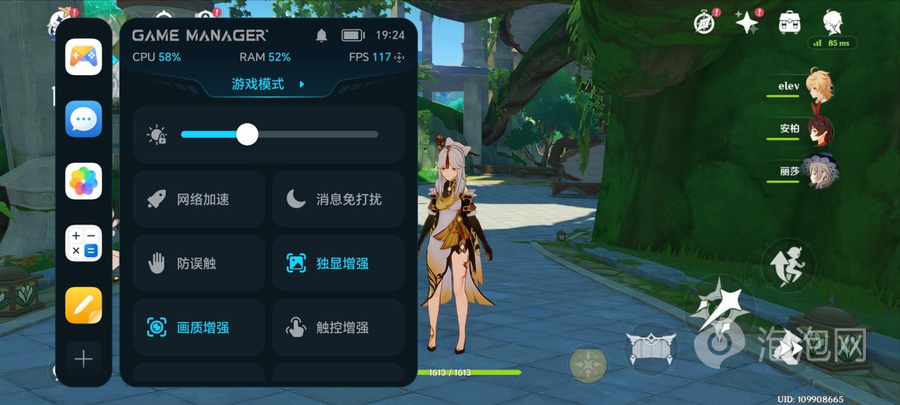Open the game center app with controller icon
This screenshot has height=405, width=900.
(84, 58)
